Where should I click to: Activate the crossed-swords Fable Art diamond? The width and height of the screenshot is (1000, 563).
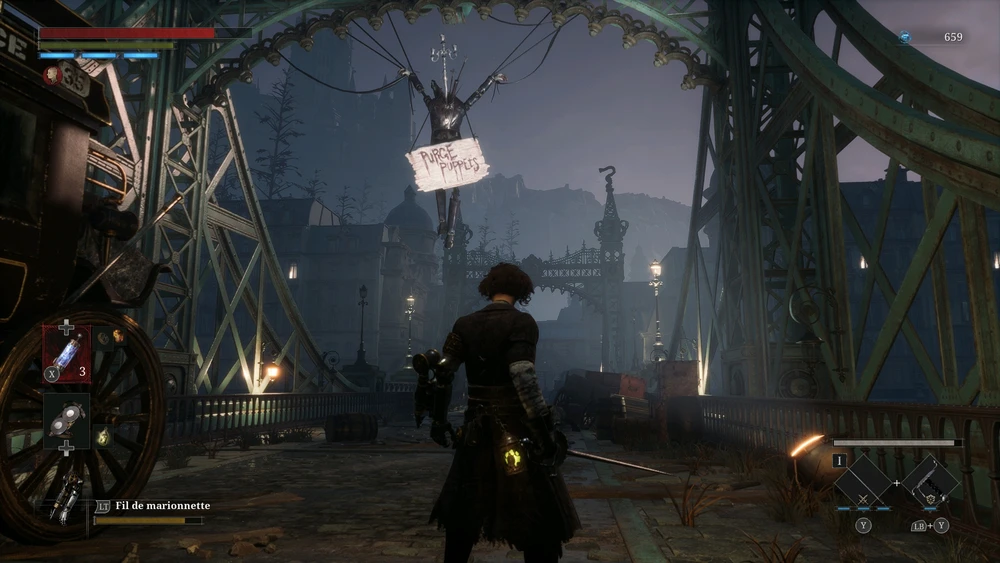tap(863, 485)
